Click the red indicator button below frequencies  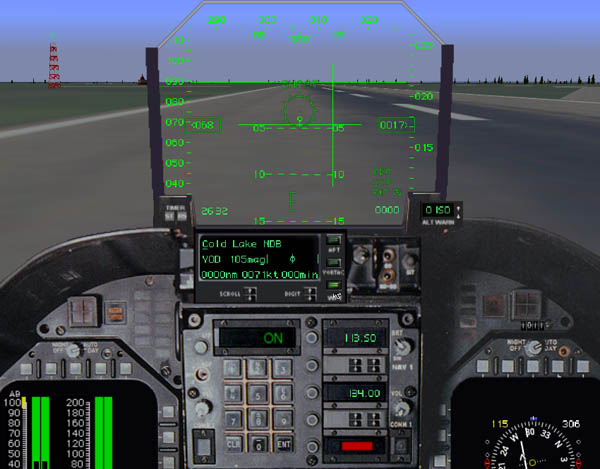[x=356, y=444]
